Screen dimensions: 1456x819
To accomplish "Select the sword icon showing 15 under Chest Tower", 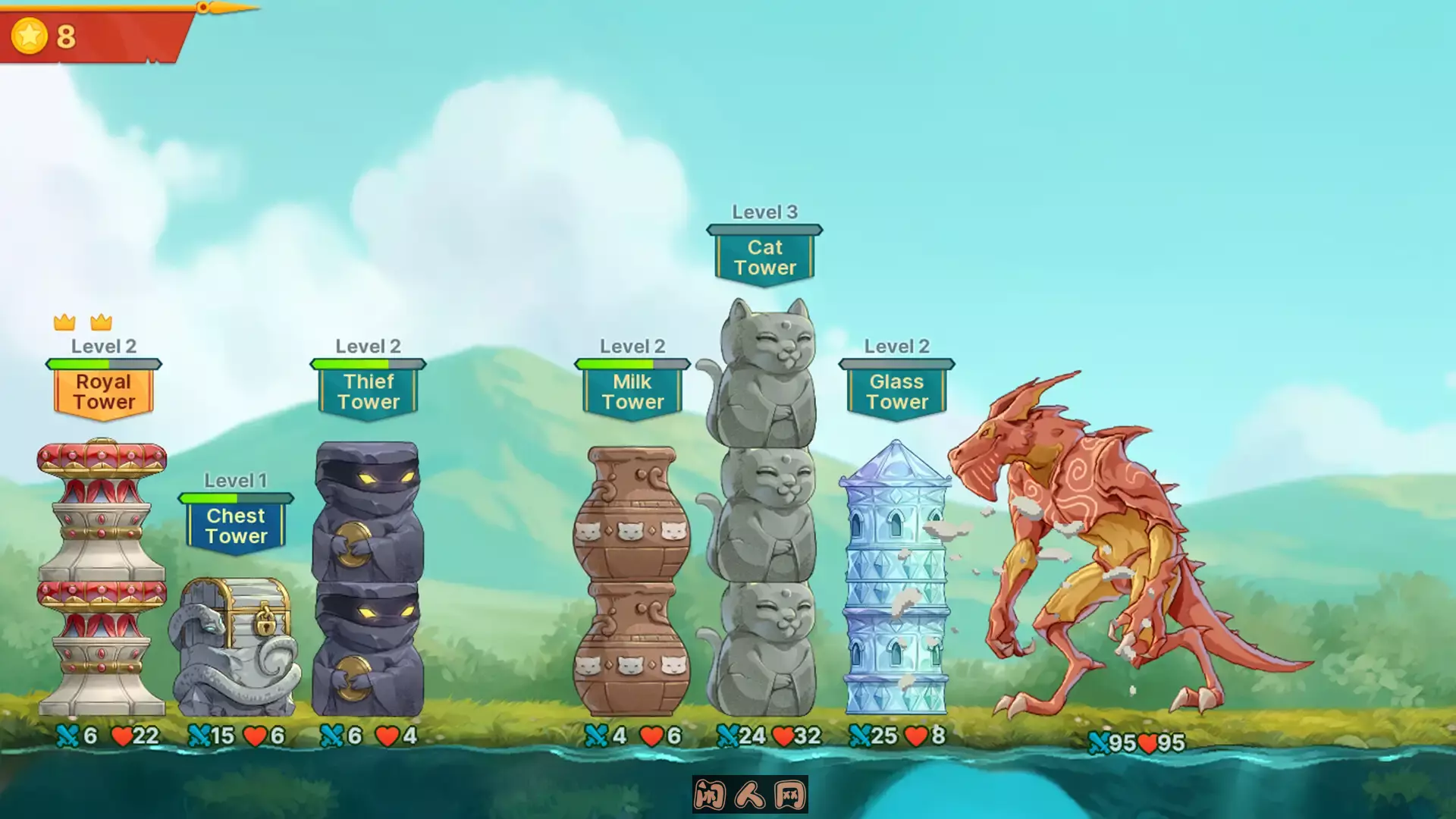I will (x=199, y=734).
